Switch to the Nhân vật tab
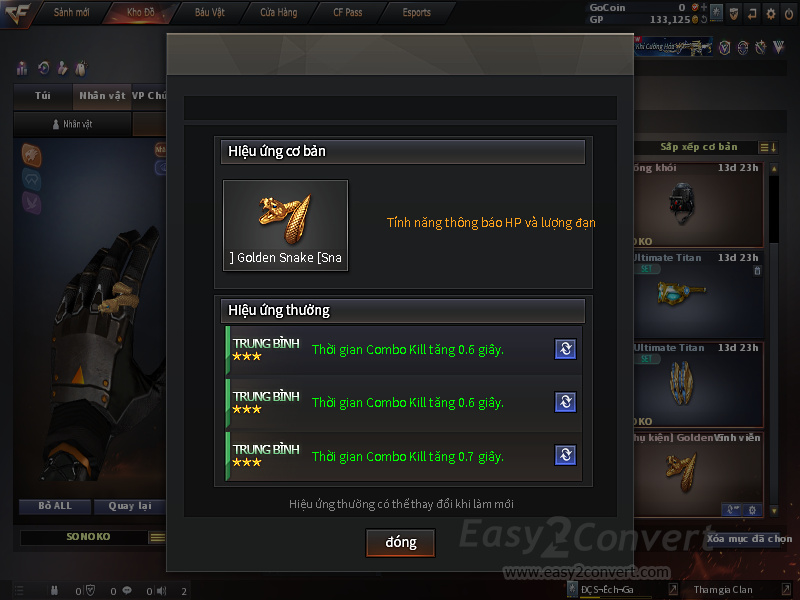 (x=102, y=96)
